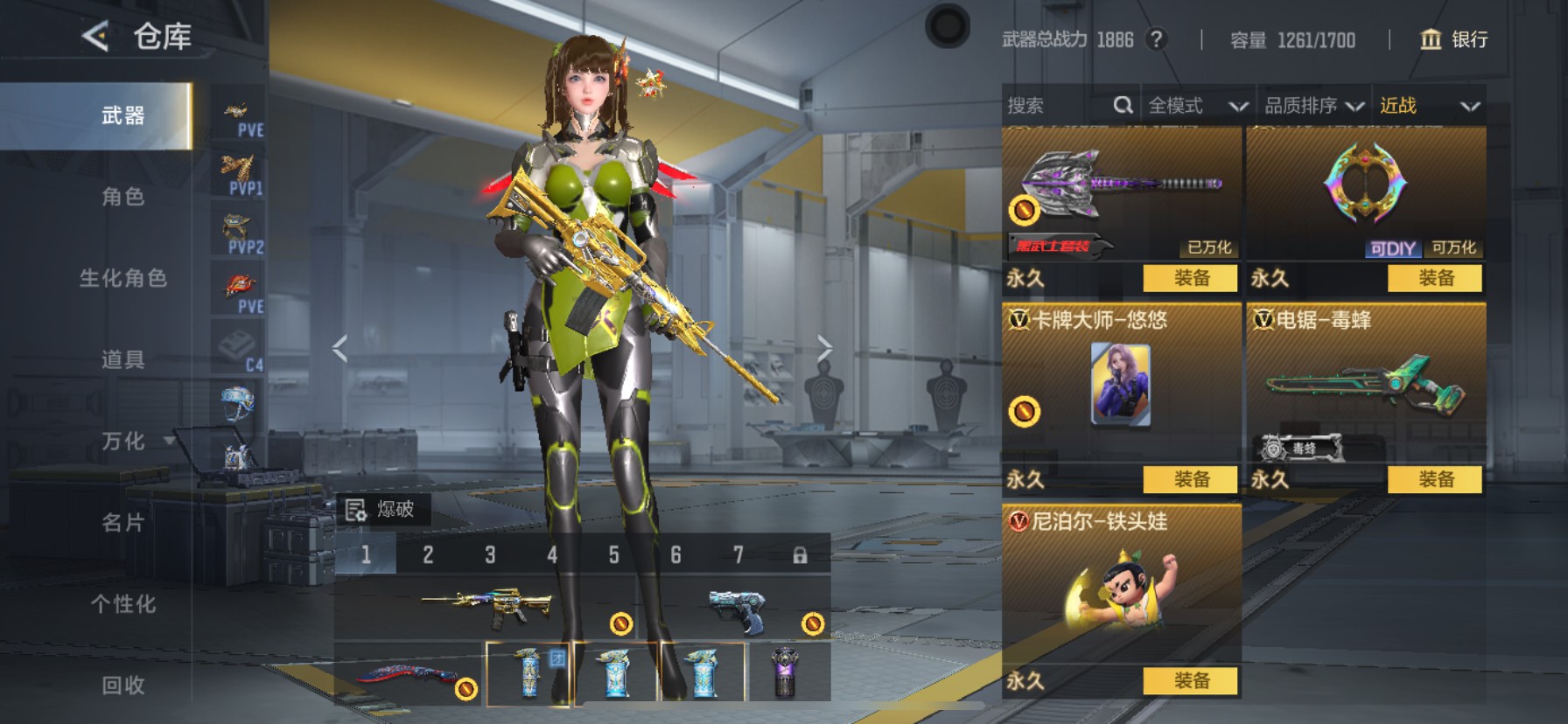
Task: Switch to the 角色 tab
Action: click(122, 197)
